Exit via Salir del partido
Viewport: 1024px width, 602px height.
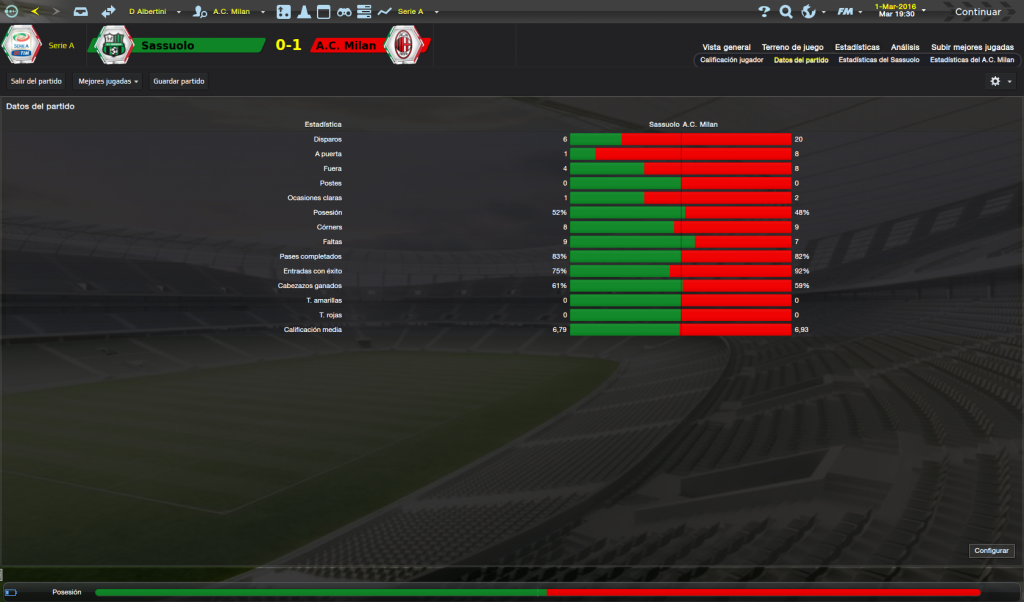coord(36,81)
